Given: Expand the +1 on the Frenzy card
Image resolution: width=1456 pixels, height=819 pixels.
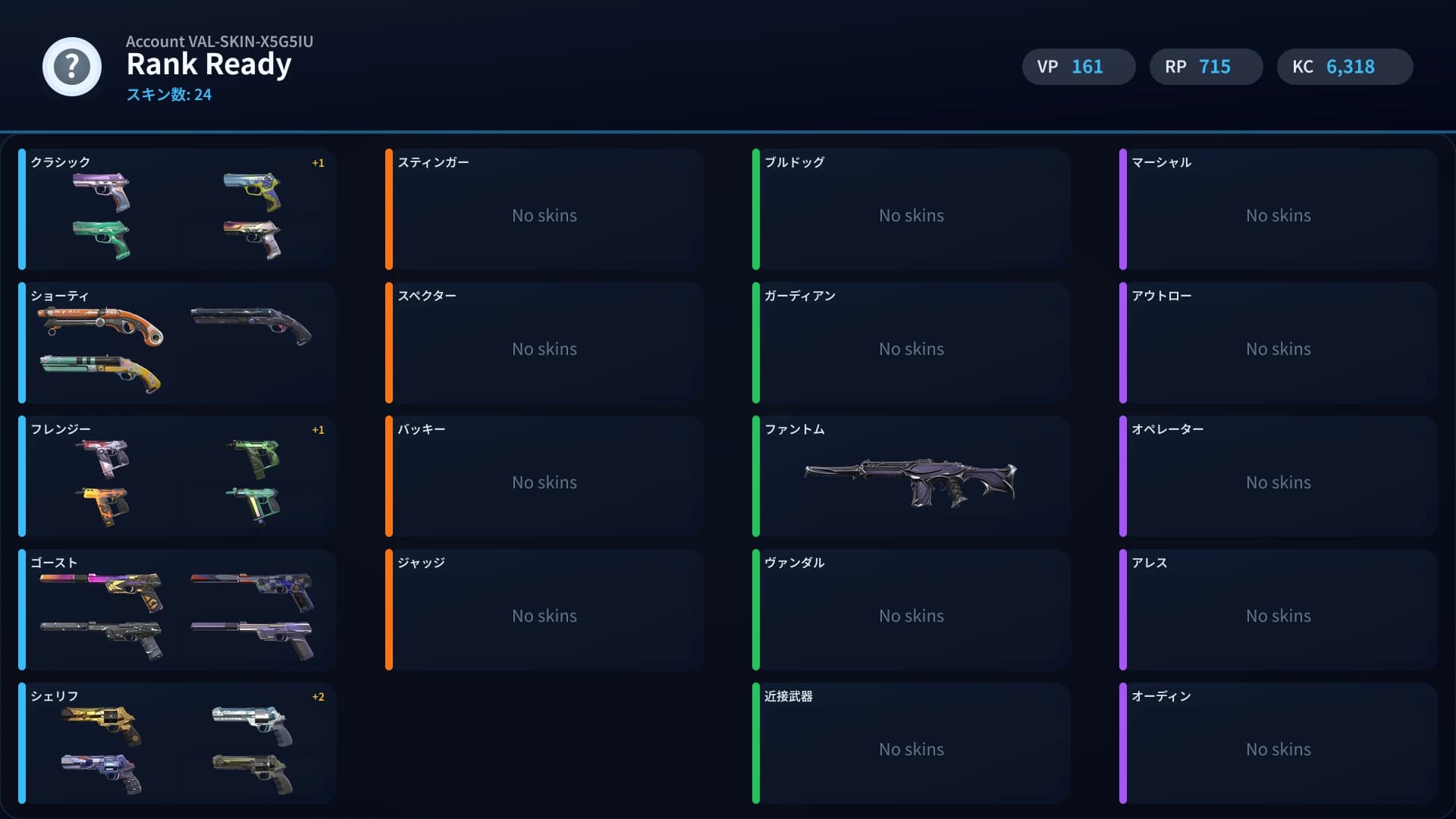Looking at the screenshot, I should 318,429.
